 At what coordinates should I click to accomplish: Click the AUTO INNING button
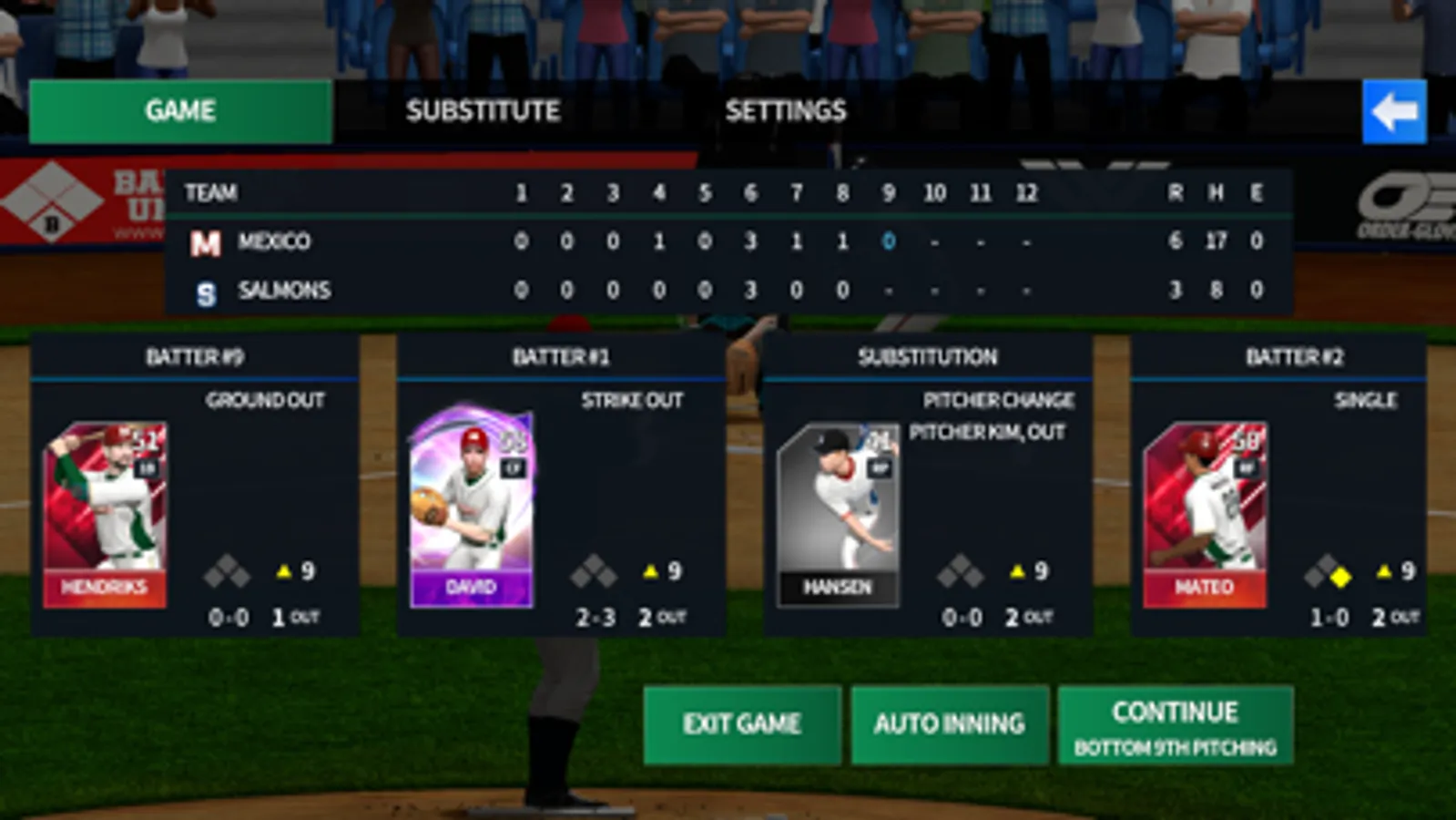tap(949, 724)
